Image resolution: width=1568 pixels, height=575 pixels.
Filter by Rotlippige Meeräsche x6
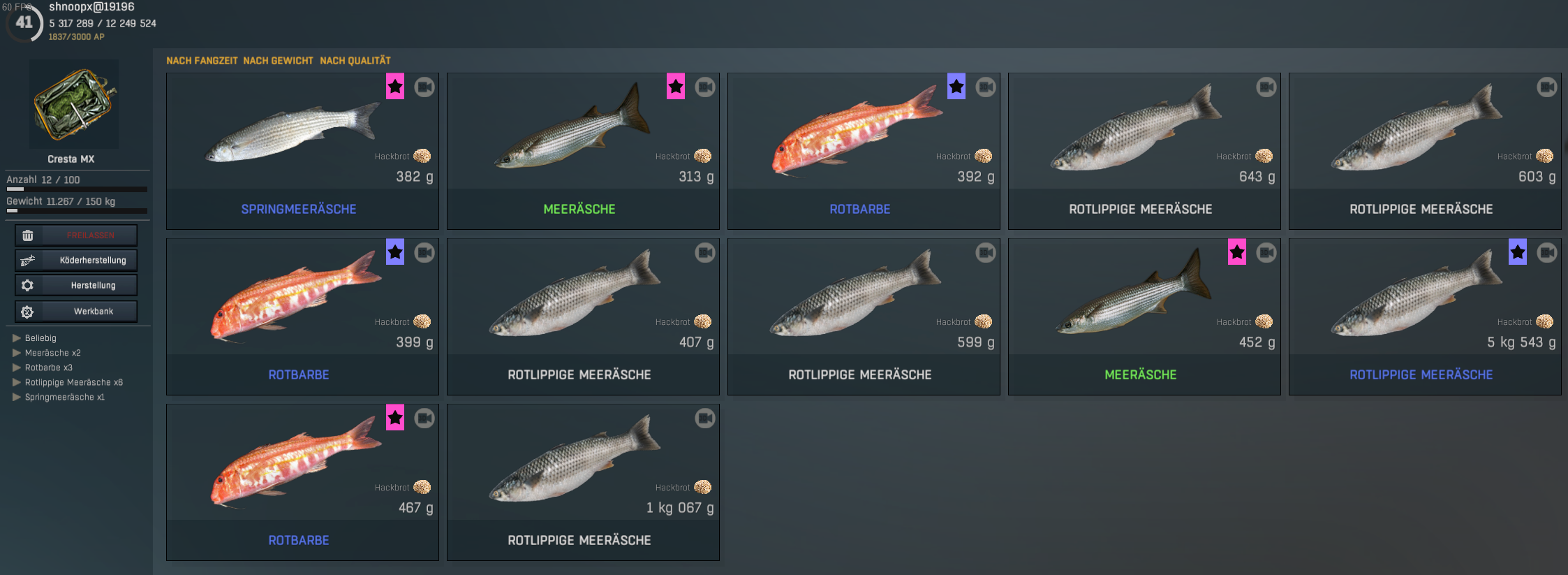(73, 382)
